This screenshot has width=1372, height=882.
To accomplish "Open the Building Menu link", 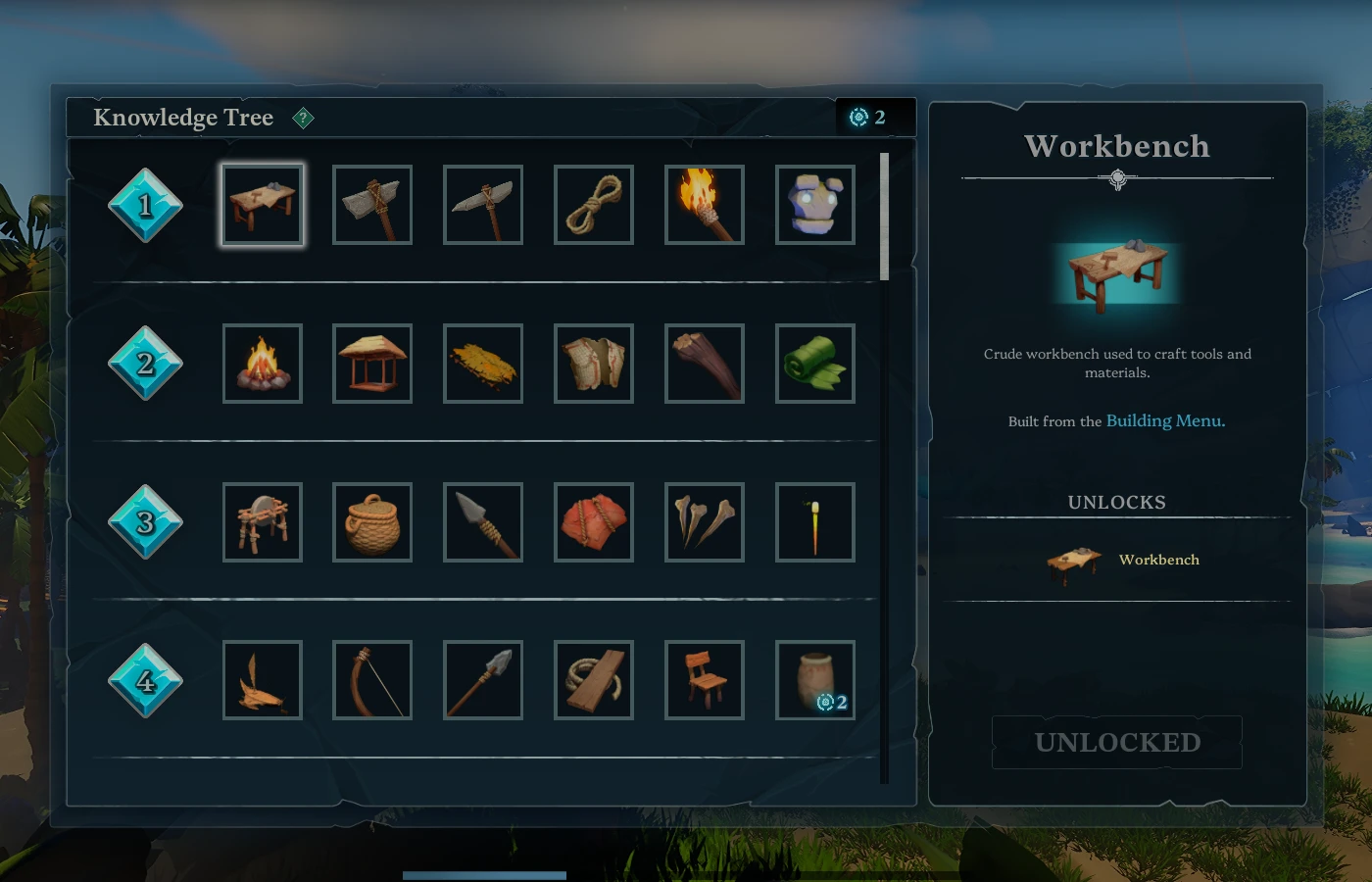I will pyautogui.click(x=1165, y=419).
